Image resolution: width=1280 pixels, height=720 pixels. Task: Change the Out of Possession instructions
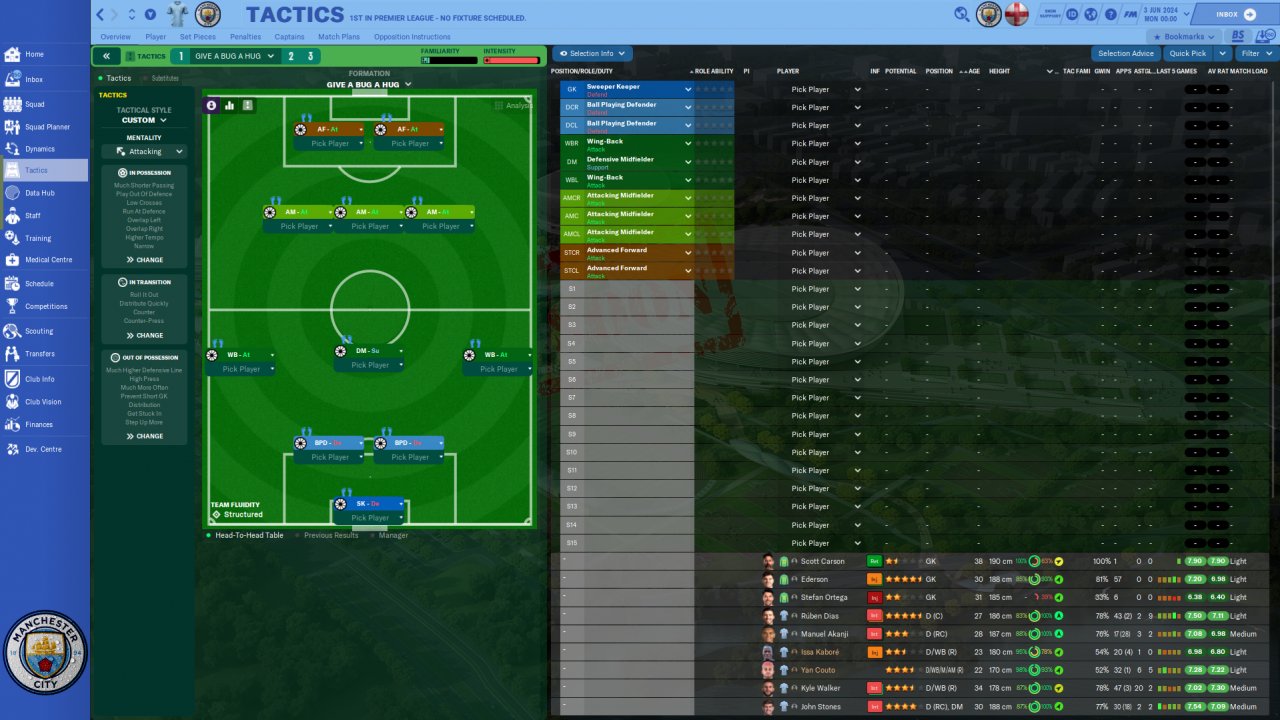click(144, 436)
